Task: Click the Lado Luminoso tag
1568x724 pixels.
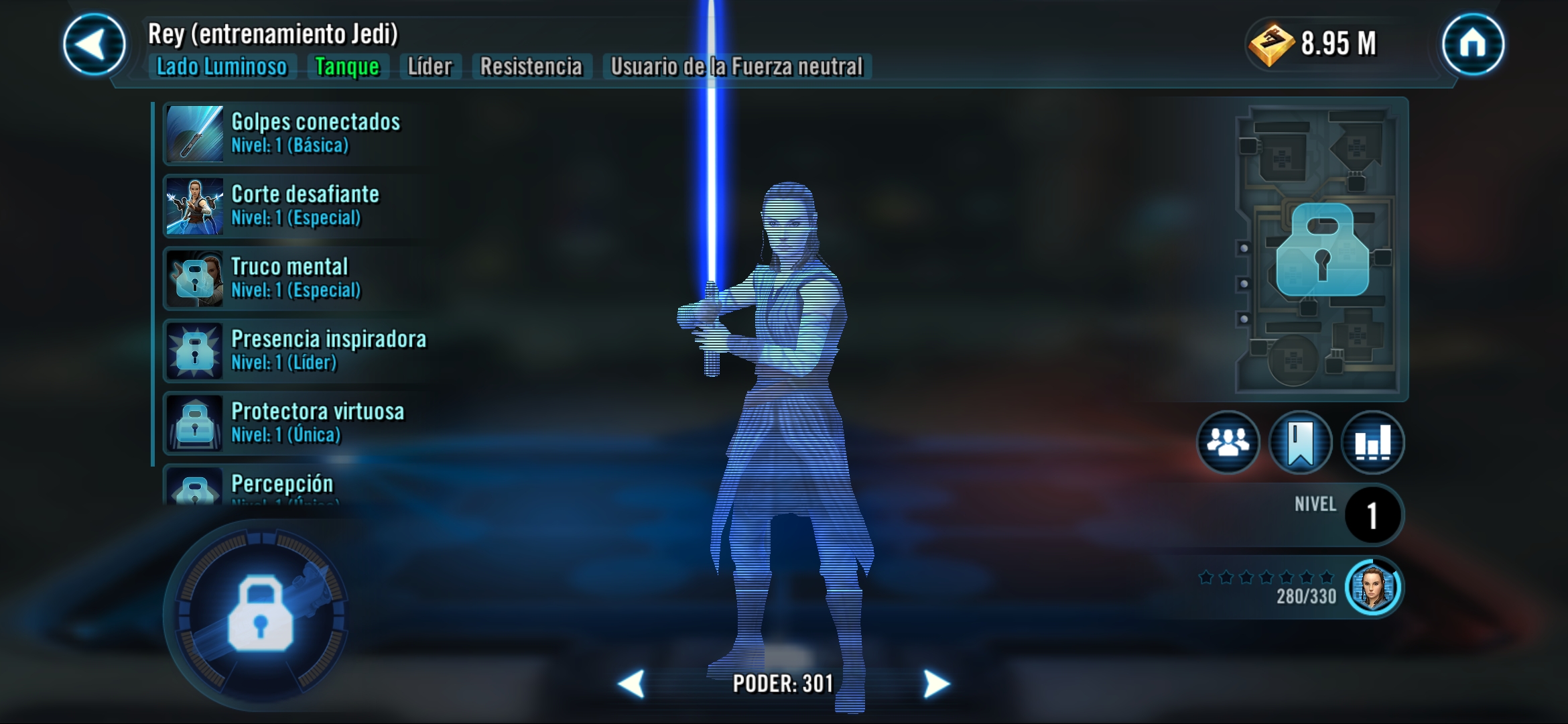Action: (x=222, y=67)
